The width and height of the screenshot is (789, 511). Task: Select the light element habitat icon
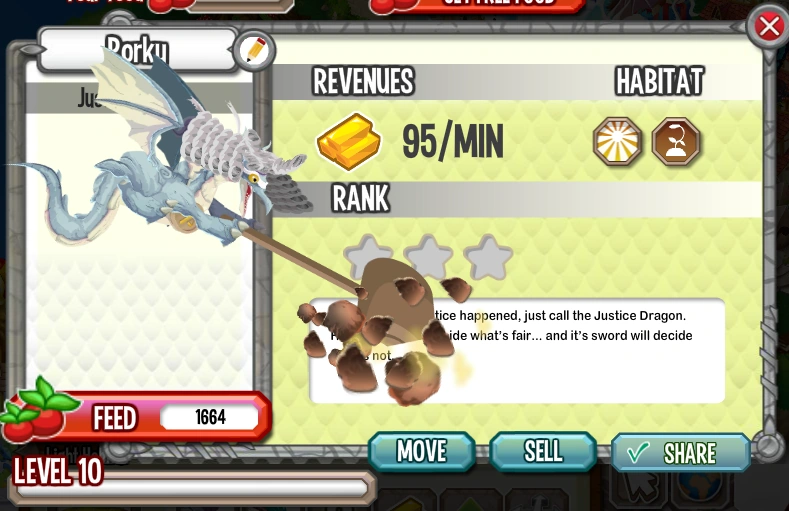(x=617, y=141)
